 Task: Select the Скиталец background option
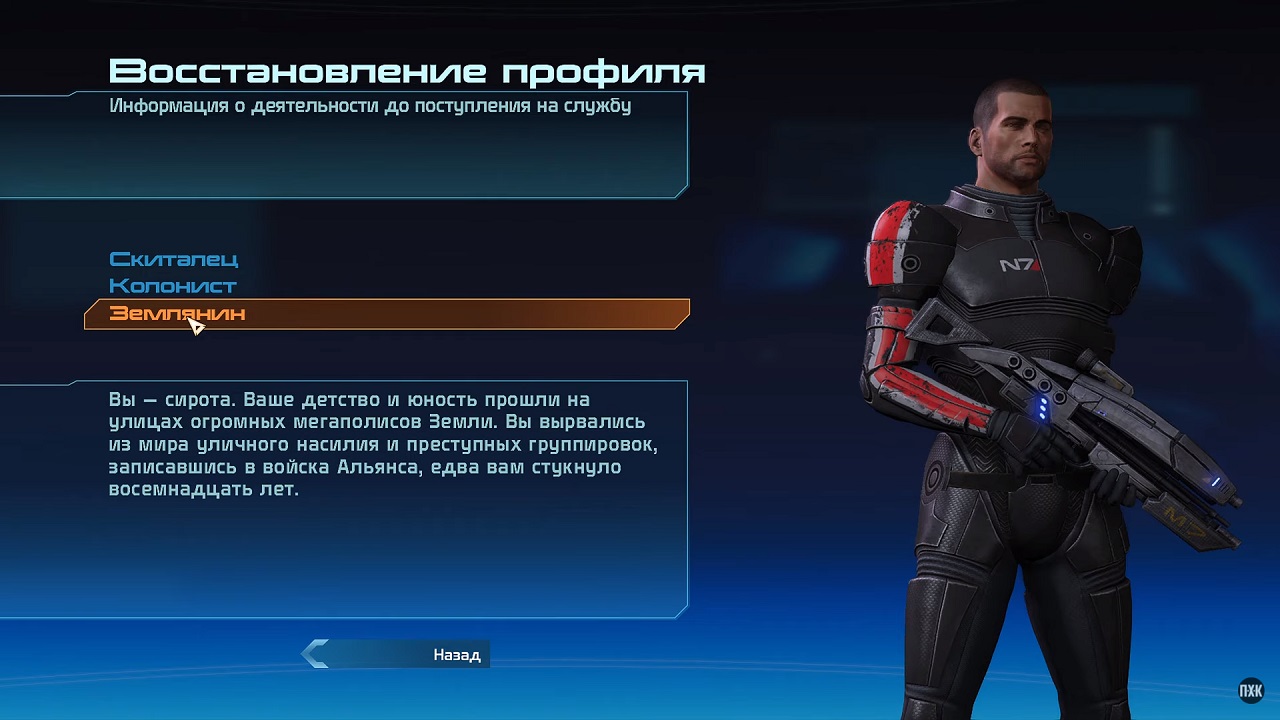173,259
